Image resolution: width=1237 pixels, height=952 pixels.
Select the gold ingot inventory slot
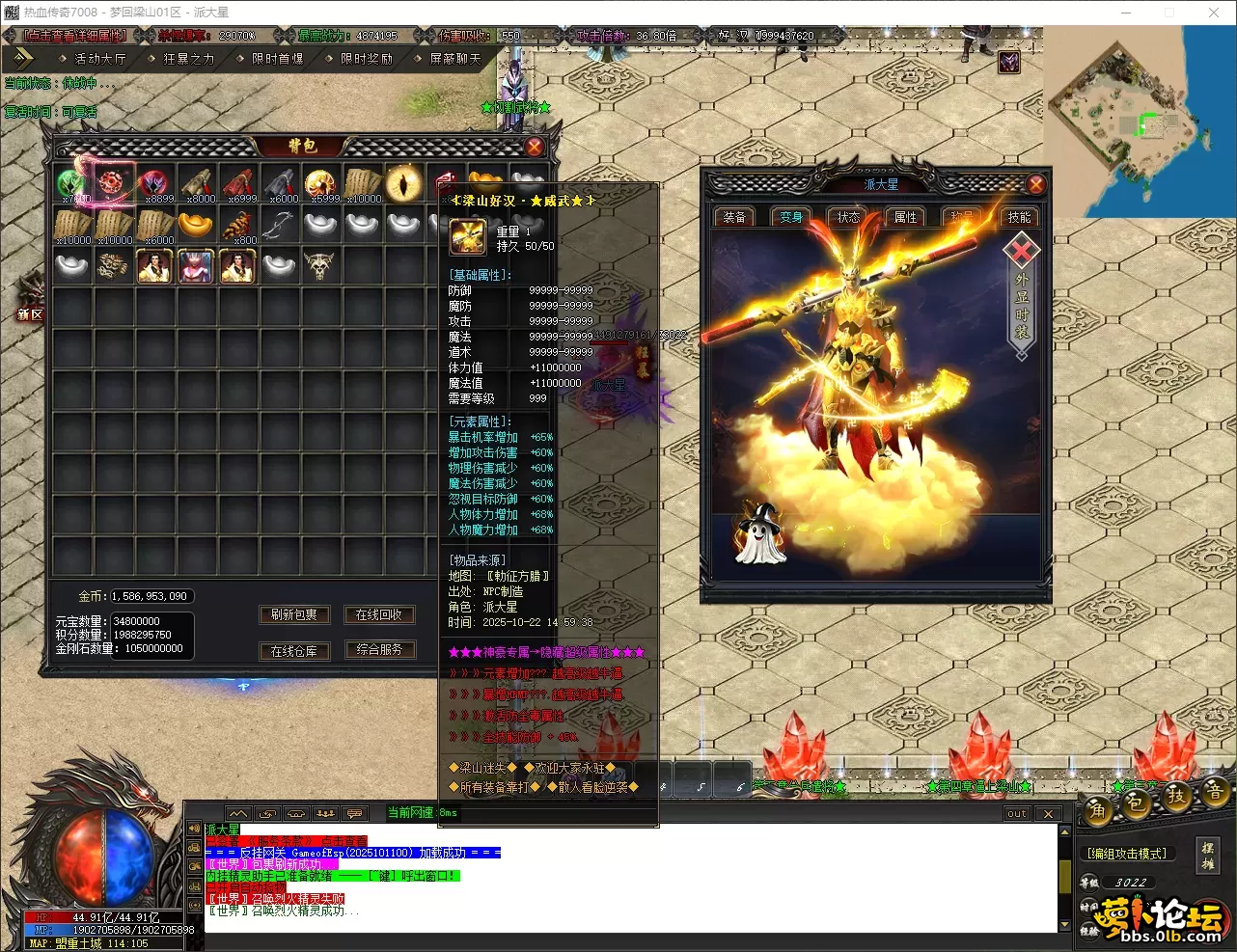coord(197,225)
